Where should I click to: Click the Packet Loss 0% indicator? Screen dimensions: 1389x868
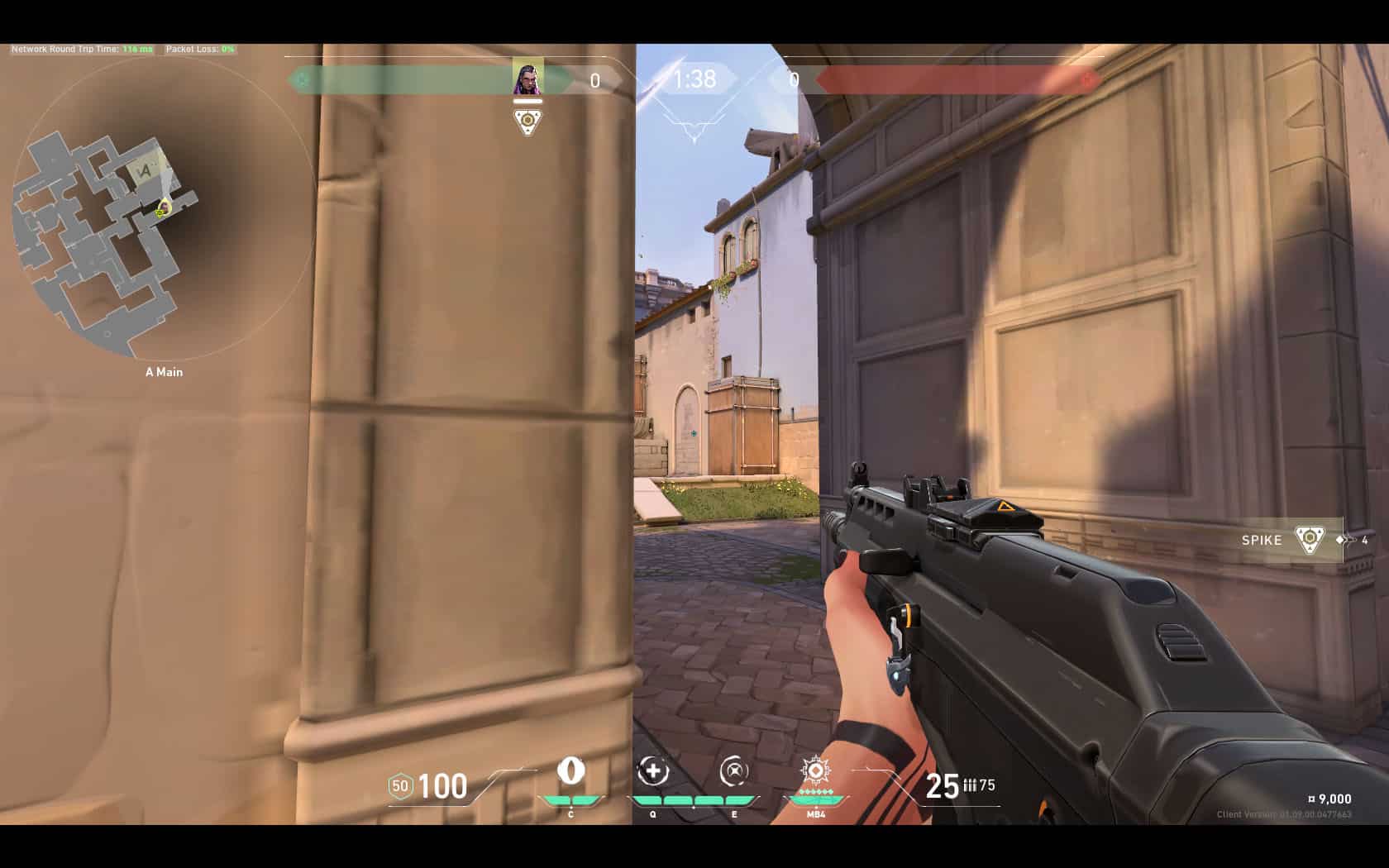point(197,49)
